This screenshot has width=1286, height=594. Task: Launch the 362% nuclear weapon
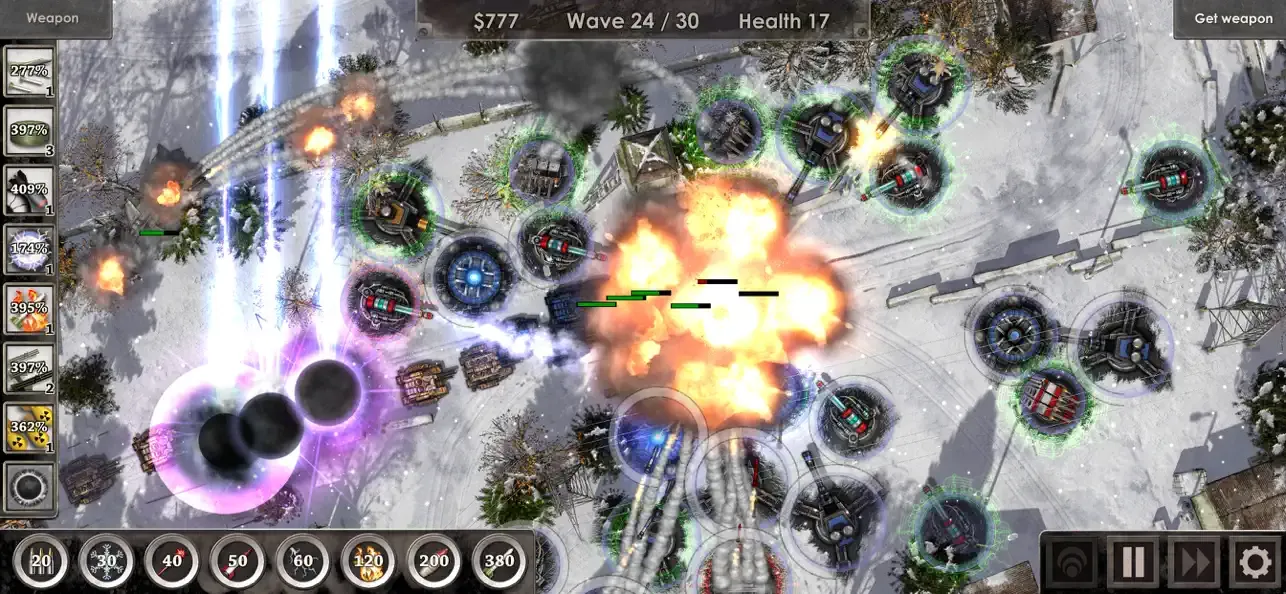tap(29, 428)
